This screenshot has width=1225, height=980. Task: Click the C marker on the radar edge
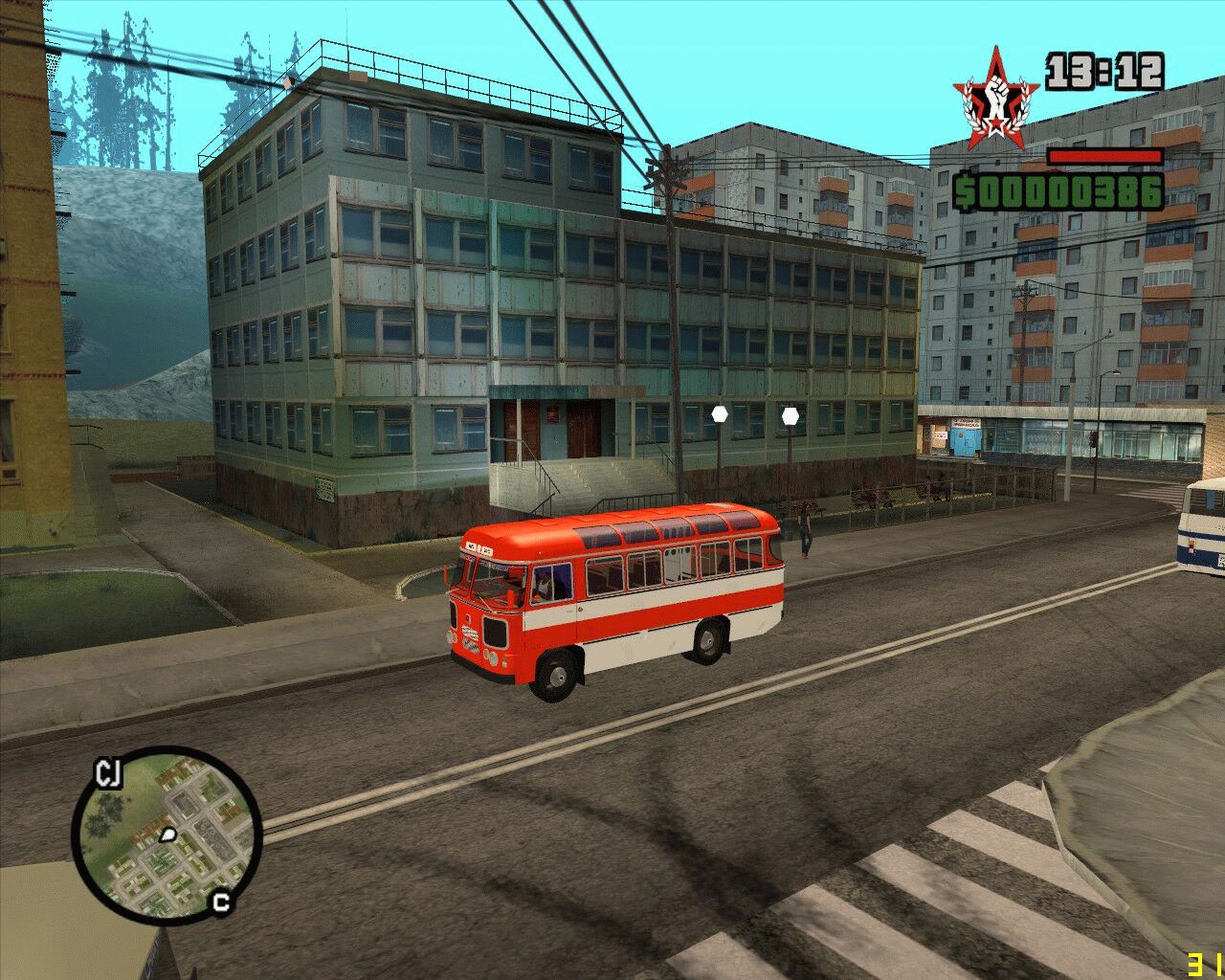tap(222, 902)
